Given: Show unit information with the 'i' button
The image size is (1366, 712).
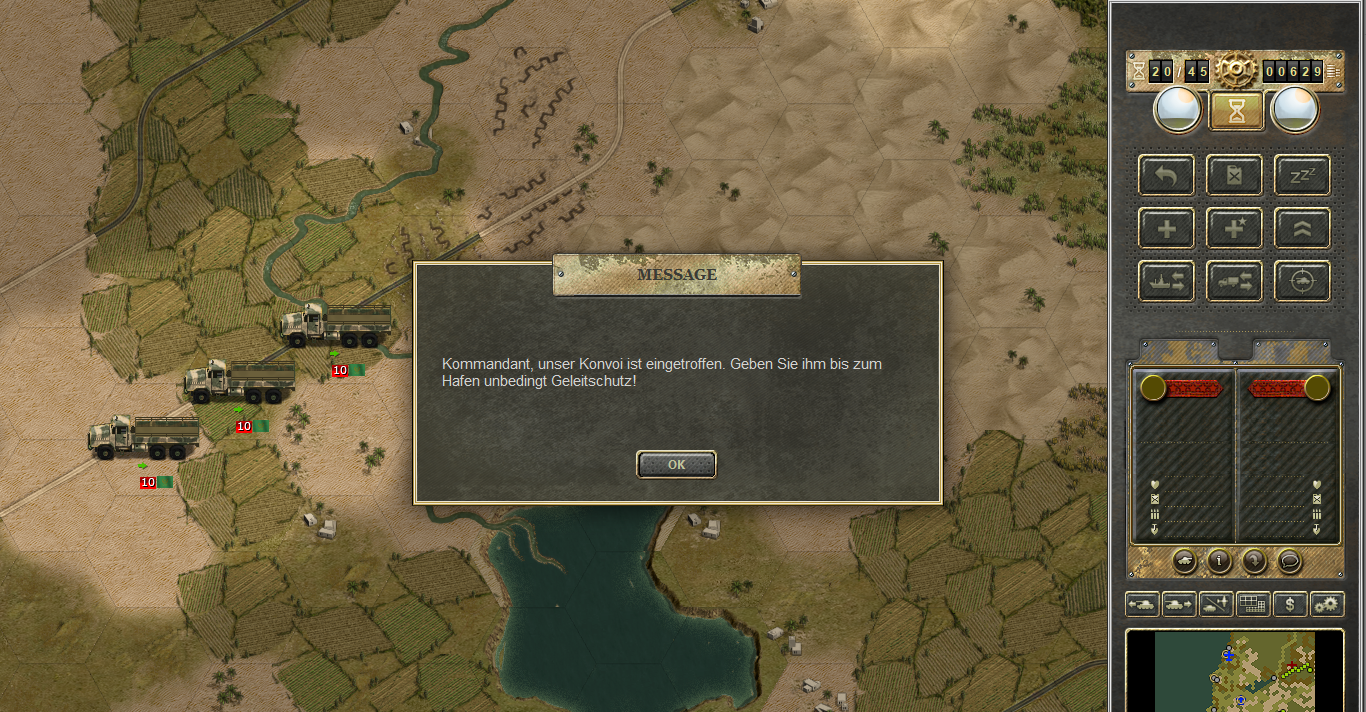Looking at the screenshot, I should [x=1219, y=561].
